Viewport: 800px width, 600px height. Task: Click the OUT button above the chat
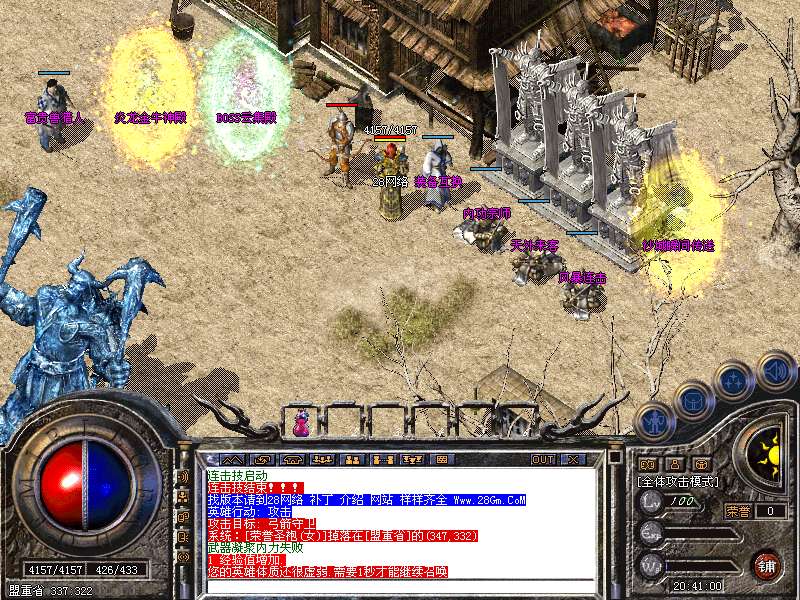click(543, 459)
